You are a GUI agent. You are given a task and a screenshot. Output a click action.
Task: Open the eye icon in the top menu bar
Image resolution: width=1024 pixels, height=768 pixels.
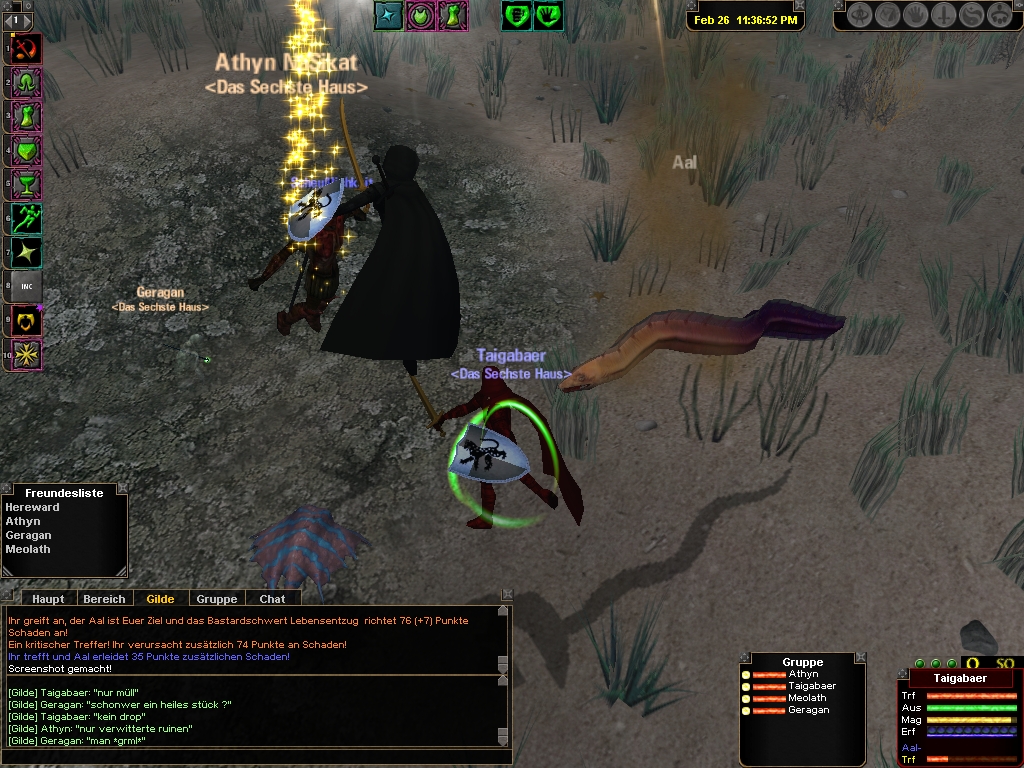tap(860, 15)
